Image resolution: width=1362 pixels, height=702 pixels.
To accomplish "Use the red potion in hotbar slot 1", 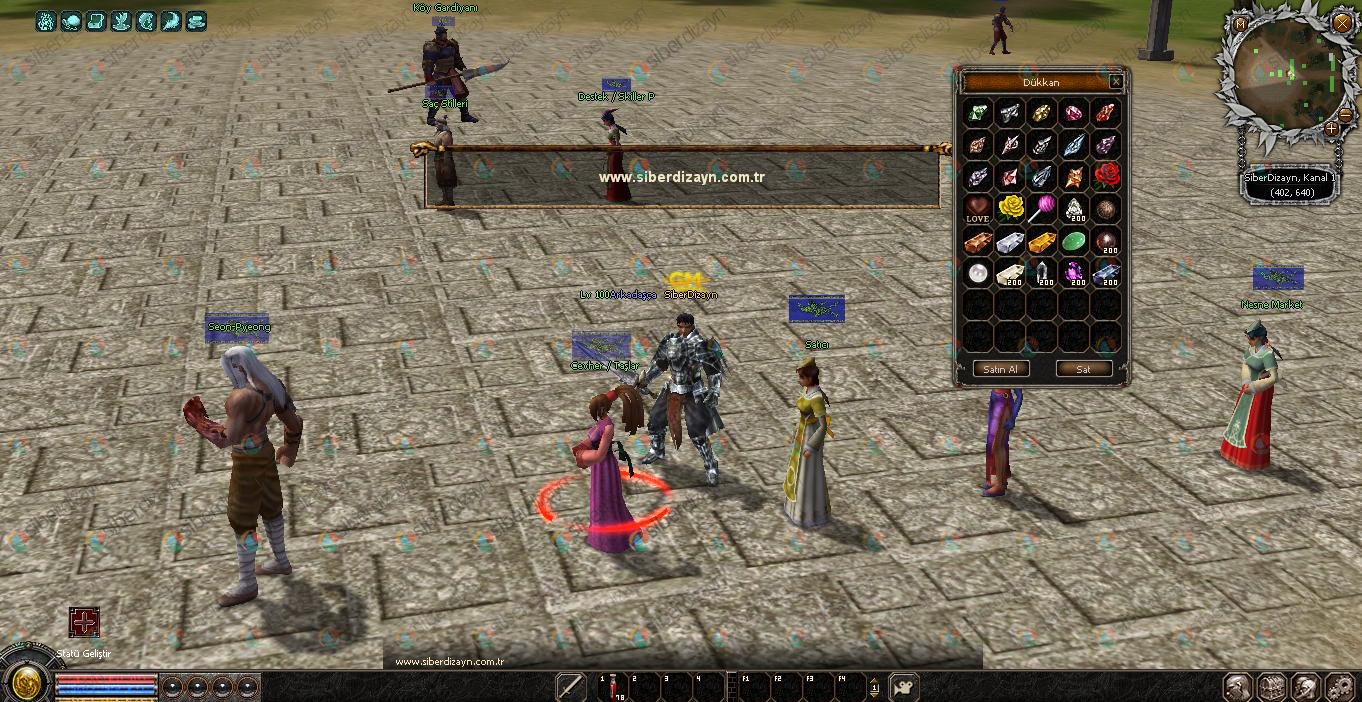I will tap(610, 687).
